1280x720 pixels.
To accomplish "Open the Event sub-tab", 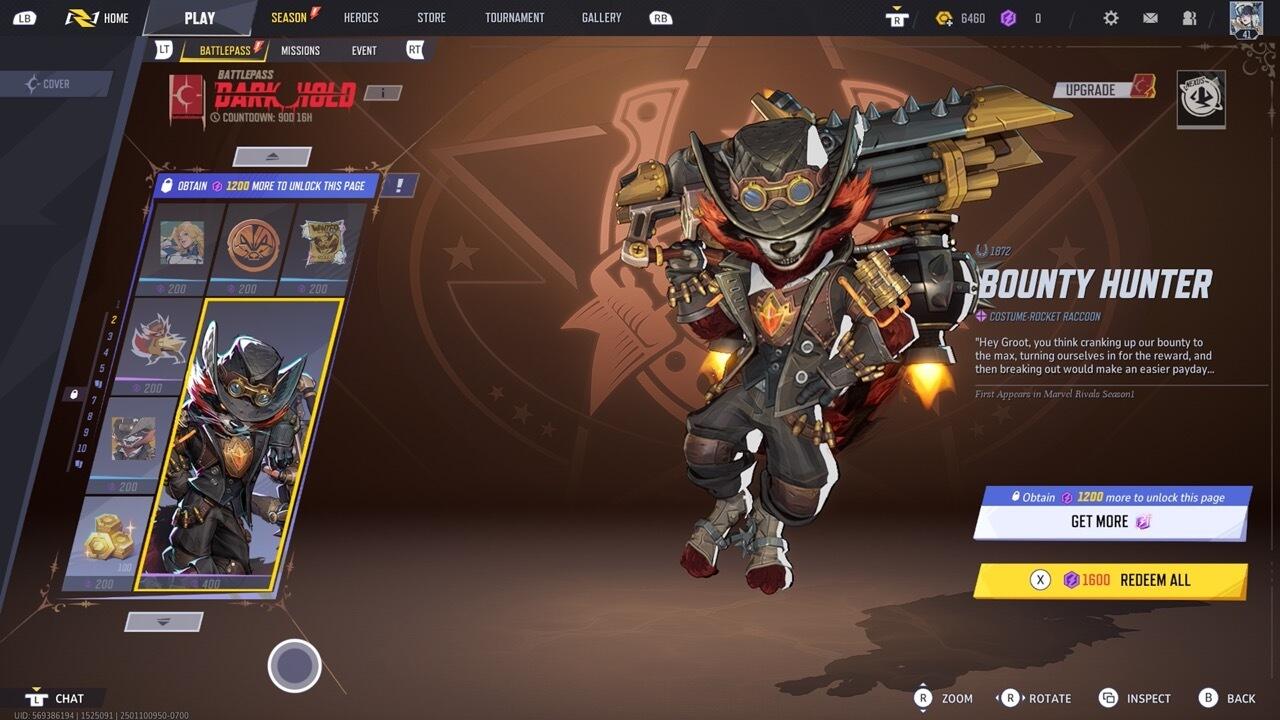I will (x=364, y=50).
